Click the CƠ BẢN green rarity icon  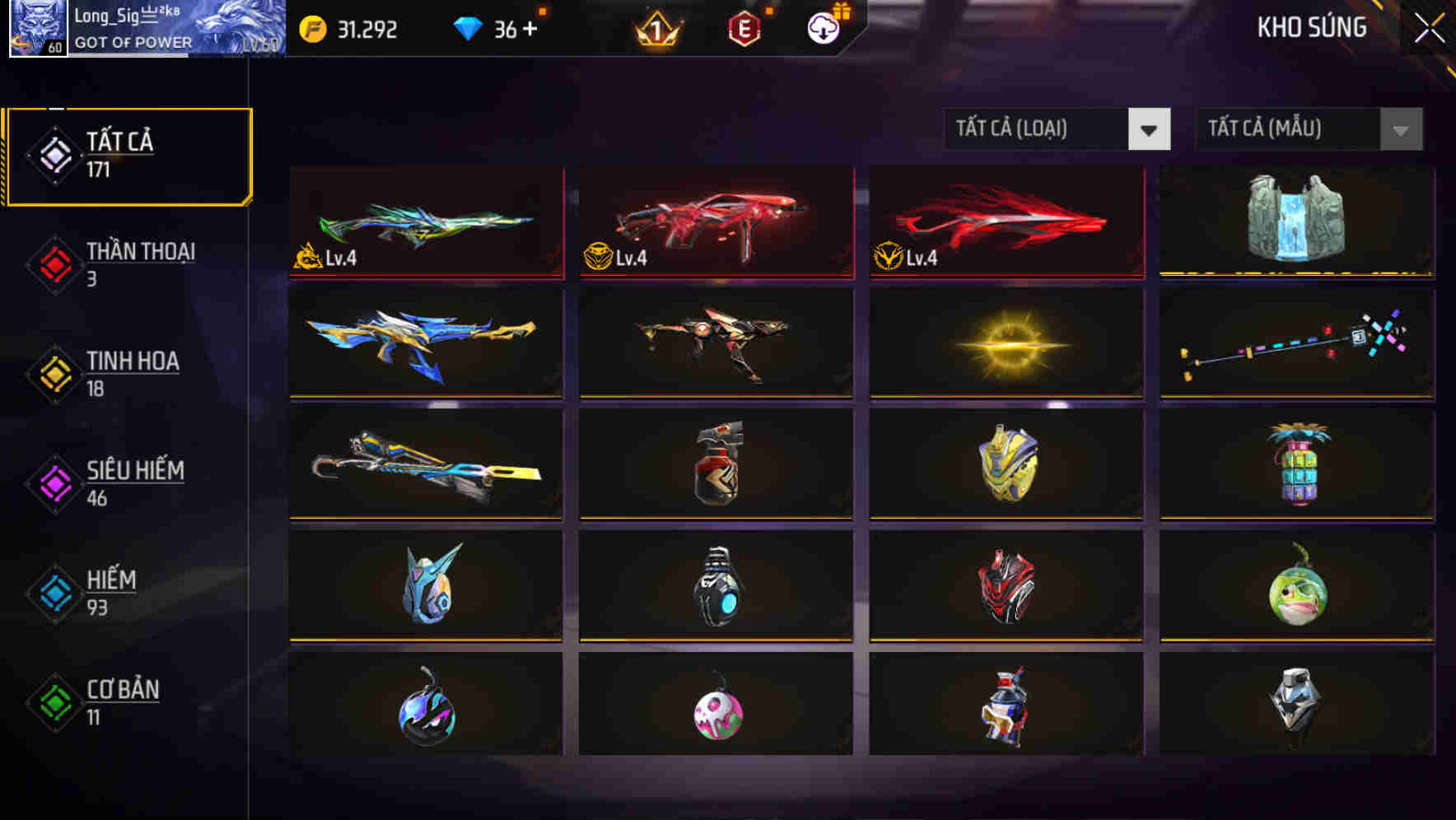[x=54, y=701]
